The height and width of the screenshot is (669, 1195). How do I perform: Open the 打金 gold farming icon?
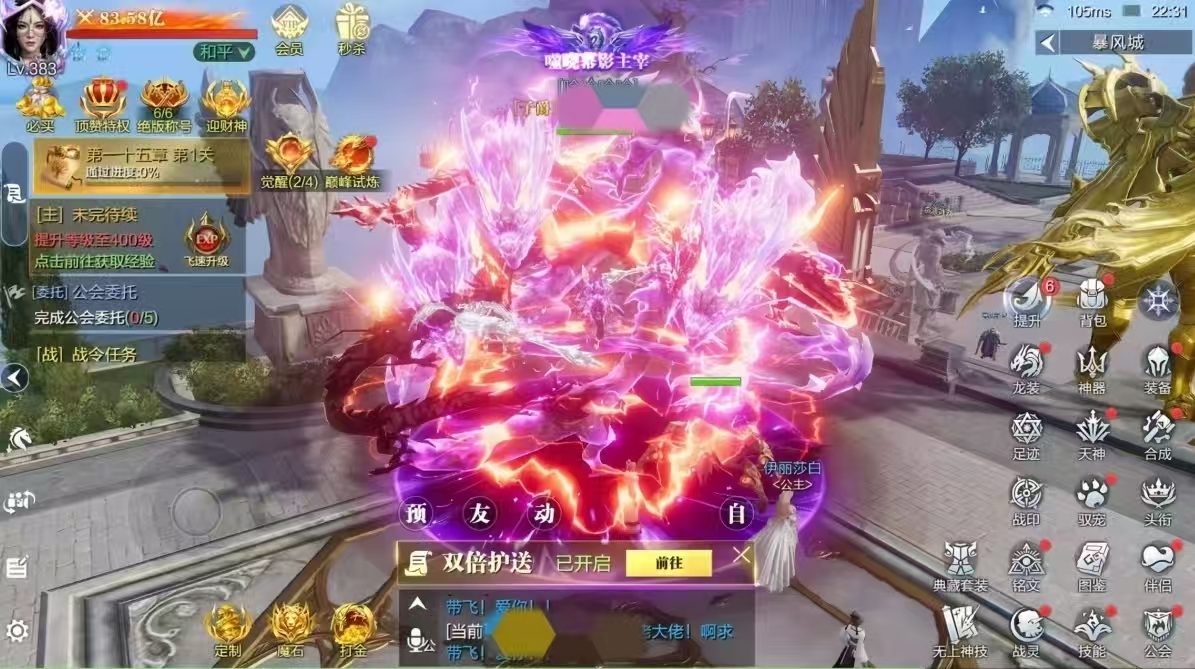(x=353, y=629)
